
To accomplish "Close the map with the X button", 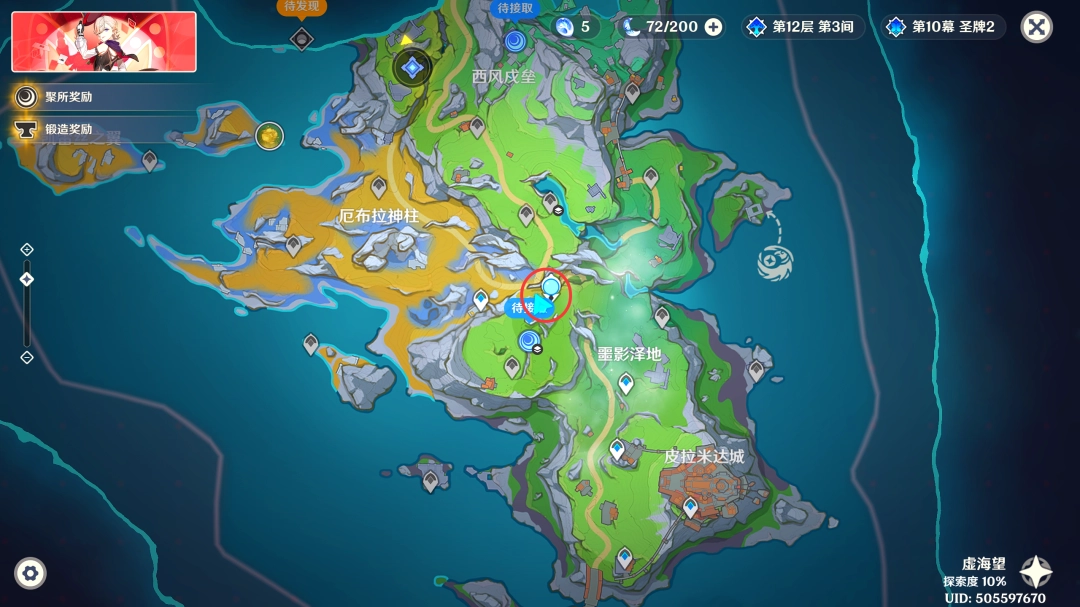I will tap(1036, 27).
